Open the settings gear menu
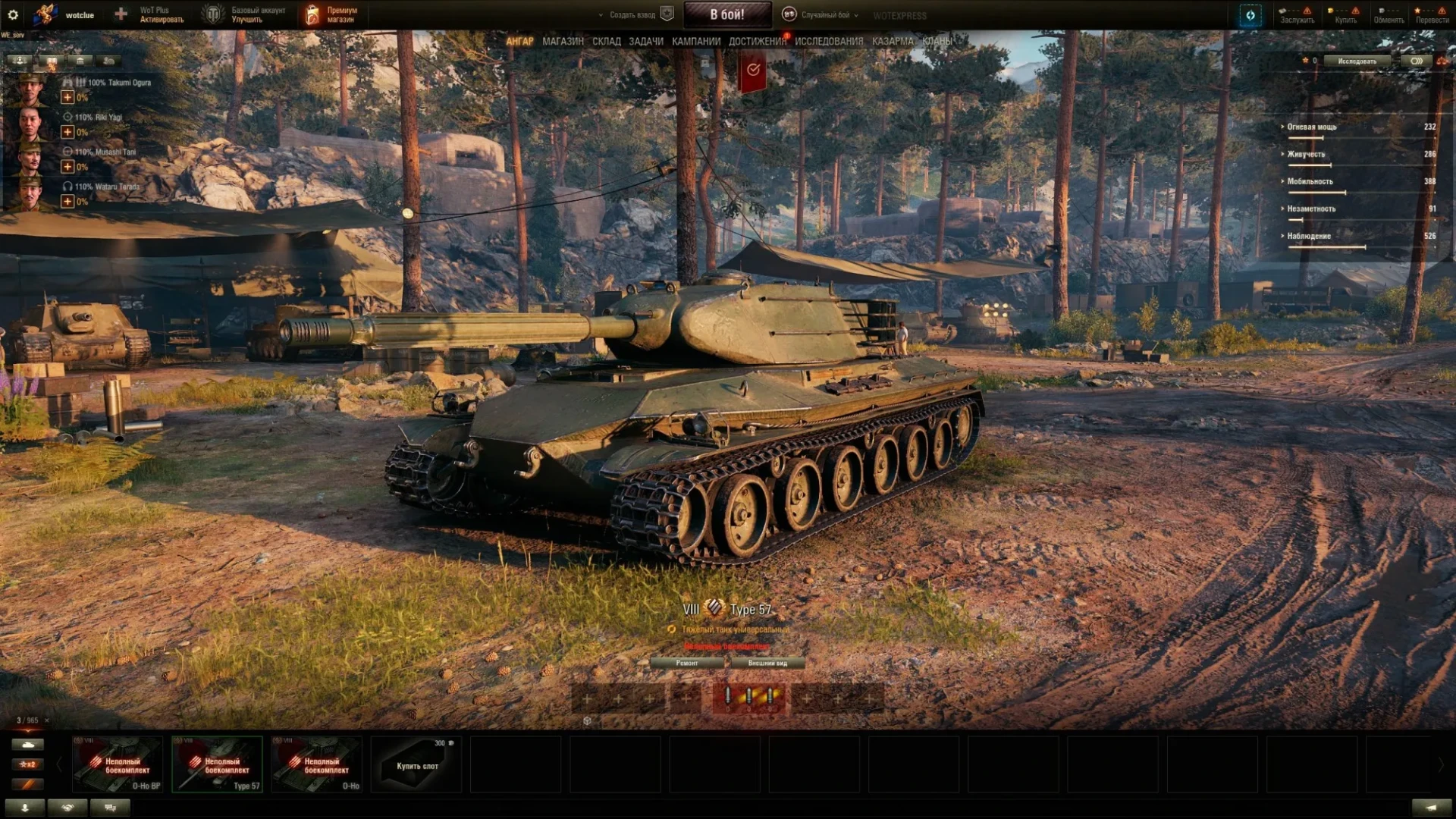 click(x=13, y=14)
